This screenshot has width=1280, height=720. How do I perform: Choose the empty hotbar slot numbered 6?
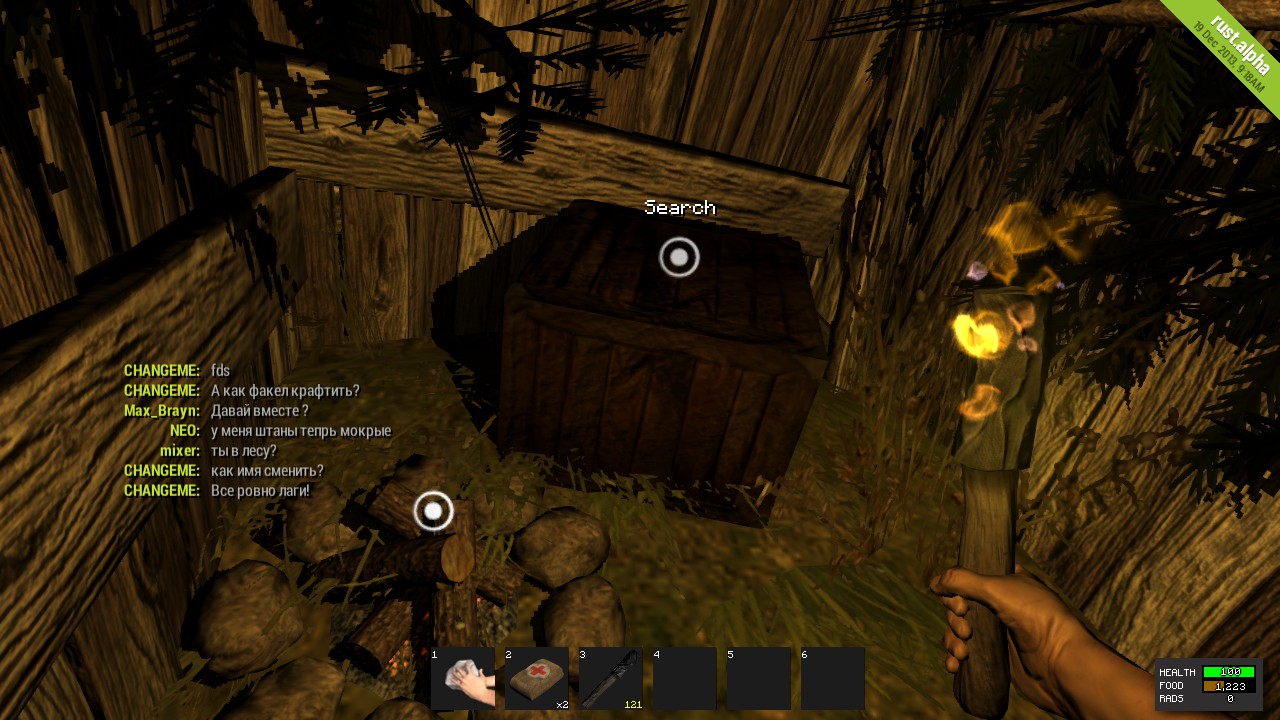(833, 678)
